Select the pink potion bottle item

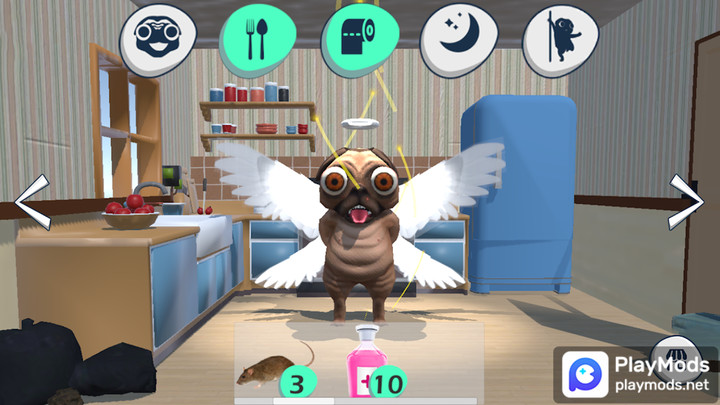tap(367, 364)
